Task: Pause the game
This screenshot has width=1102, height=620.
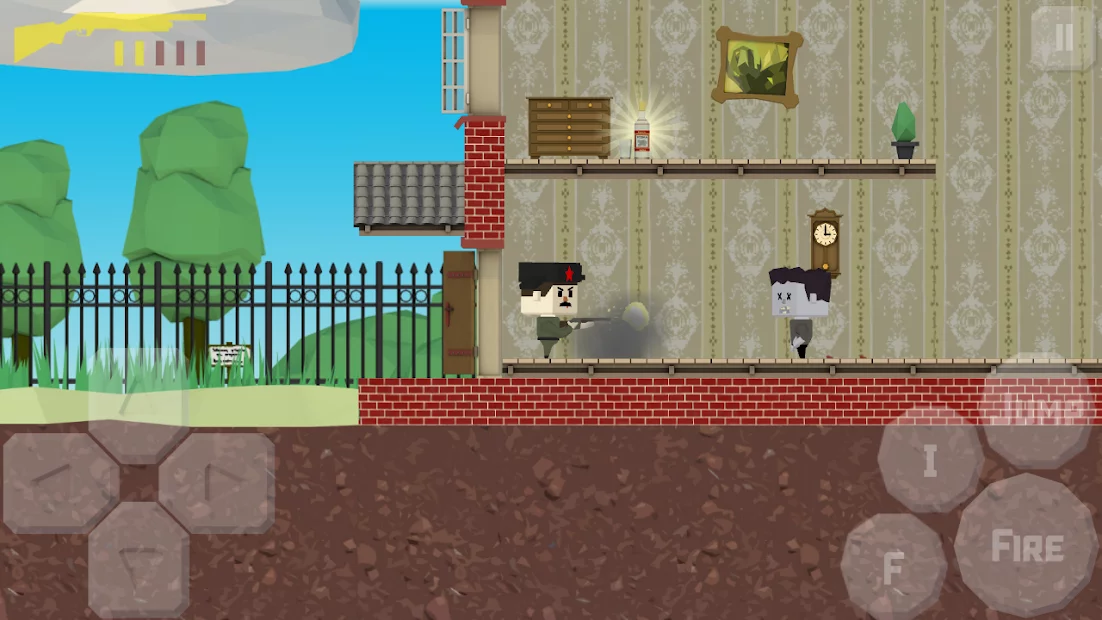Action: [x=1063, y=38]
